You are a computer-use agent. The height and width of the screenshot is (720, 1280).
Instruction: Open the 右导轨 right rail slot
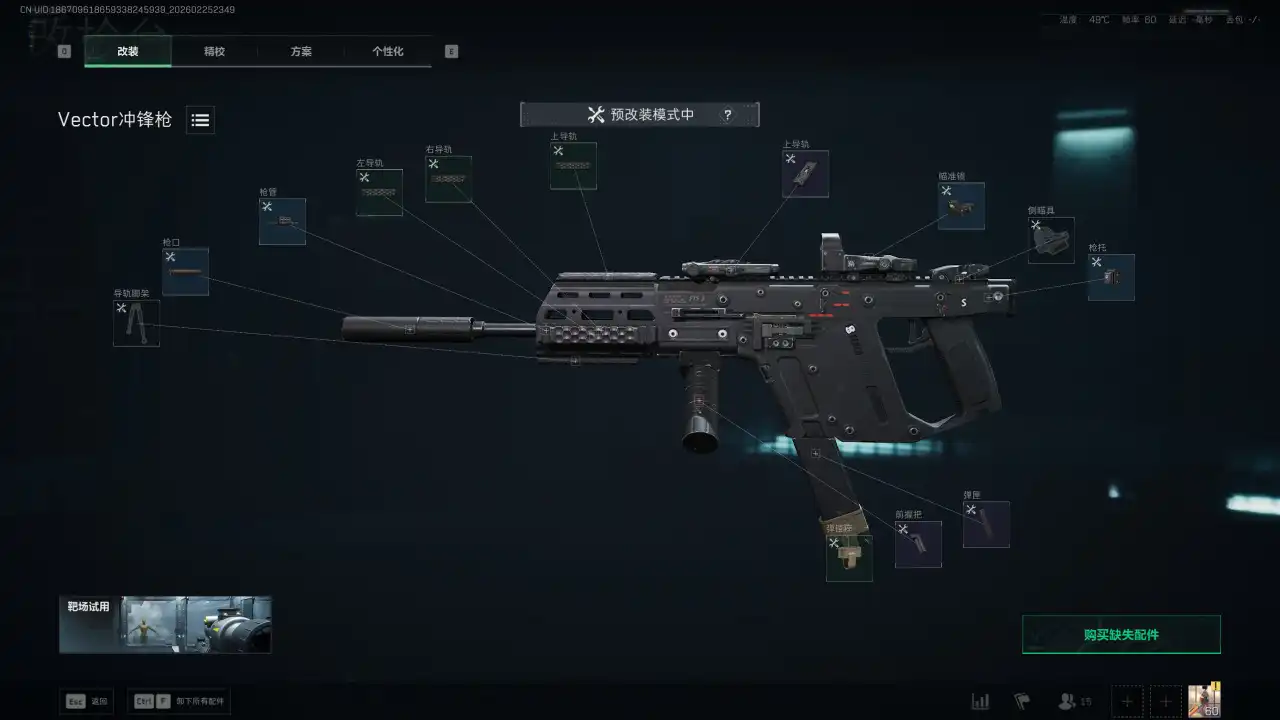(x=448, y=180)
